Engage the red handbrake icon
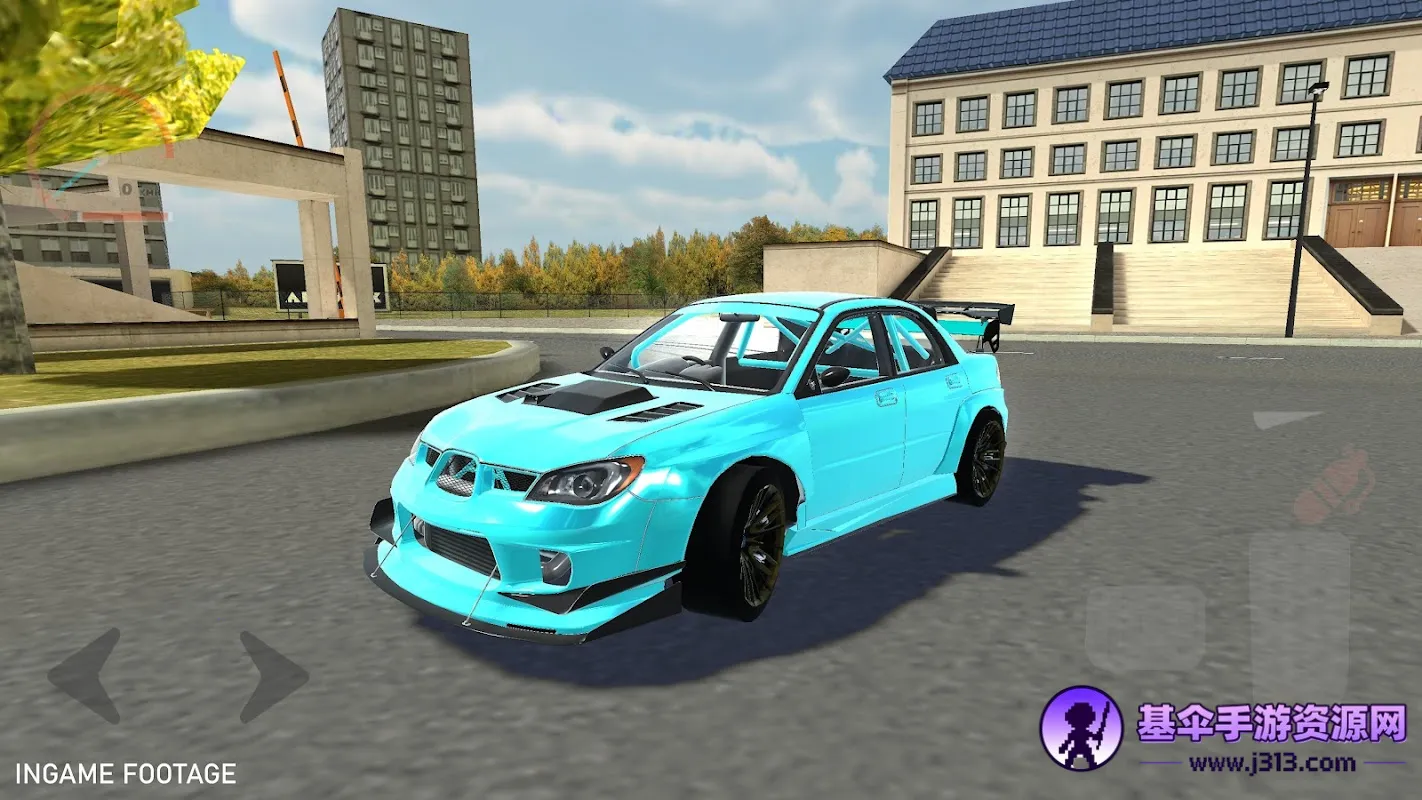The width and height of the screenshot is (1422, 800). [1332, 486]
